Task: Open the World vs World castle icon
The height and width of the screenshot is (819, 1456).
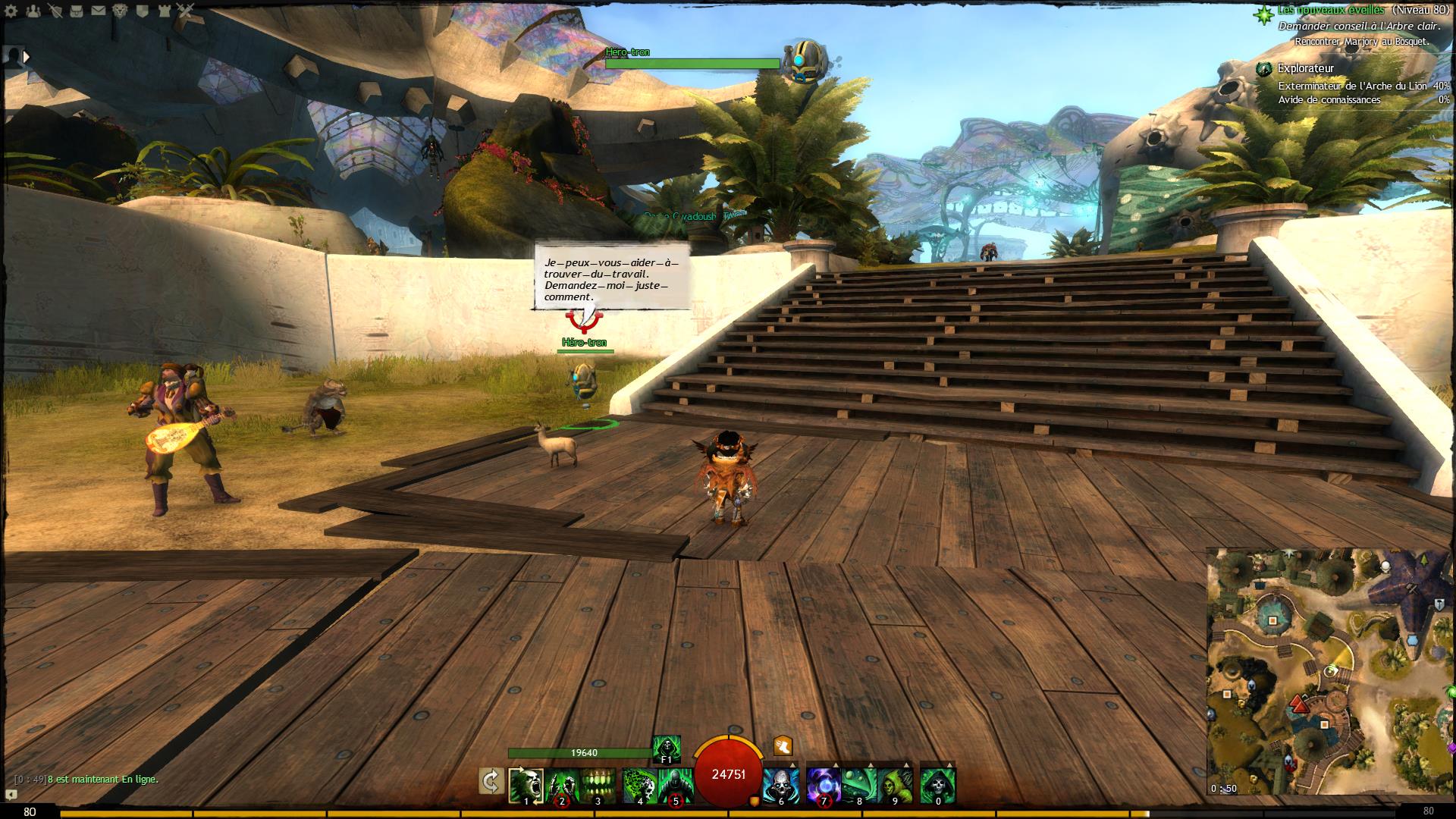Action: pos(165,11)
